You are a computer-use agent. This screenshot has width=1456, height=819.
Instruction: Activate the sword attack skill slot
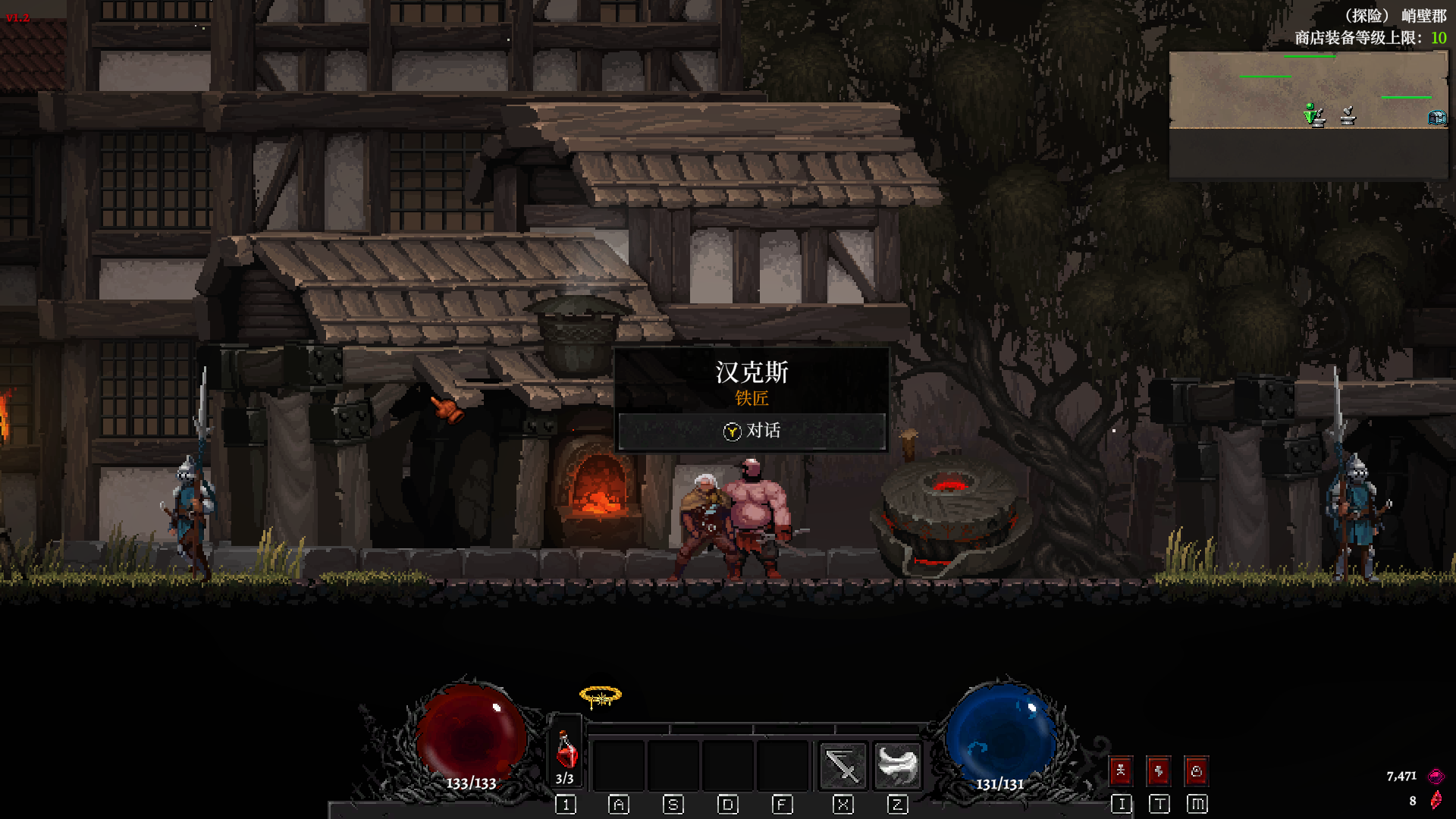(843, 765)
